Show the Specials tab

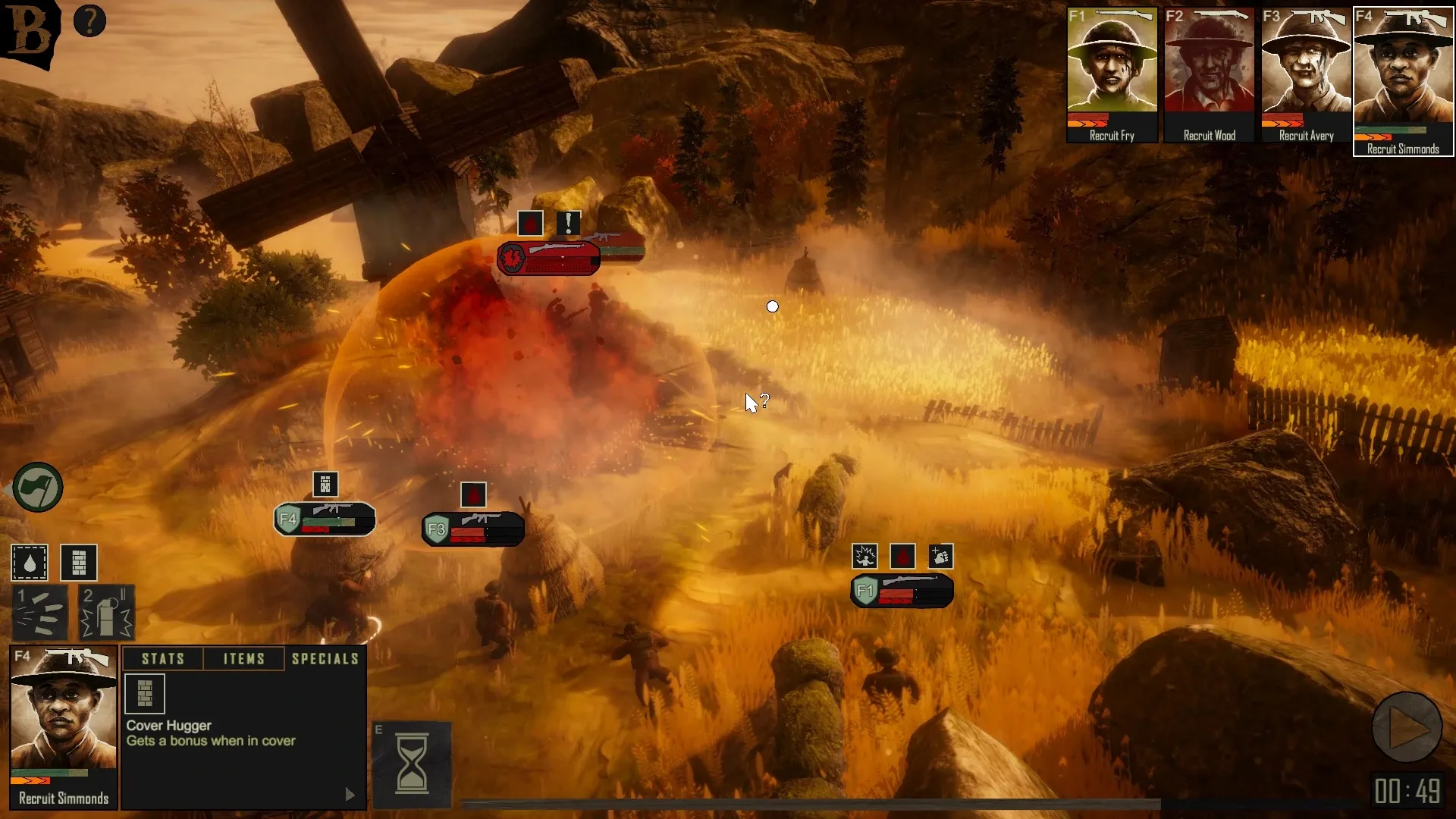click(x=325, y=659)
